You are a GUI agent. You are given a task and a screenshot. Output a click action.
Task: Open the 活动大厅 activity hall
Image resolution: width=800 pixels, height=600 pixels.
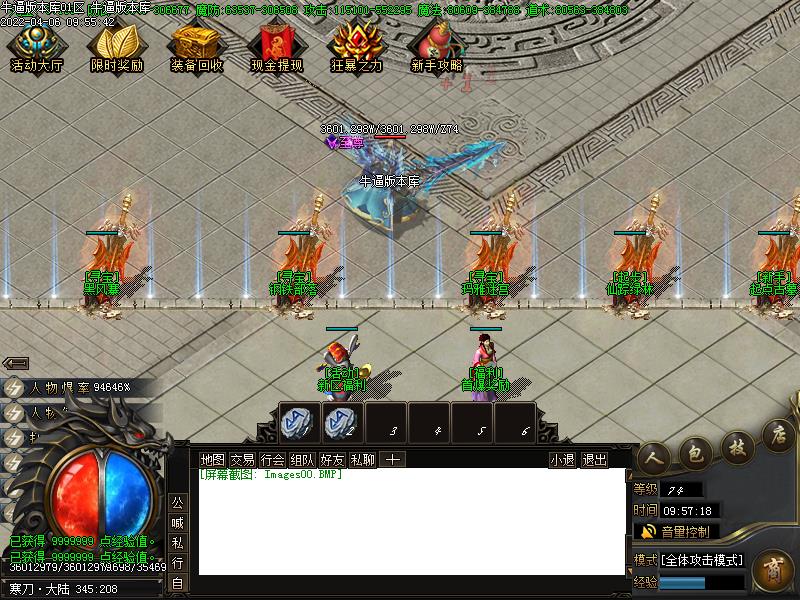pyautogui.click(x=36, y=45)
